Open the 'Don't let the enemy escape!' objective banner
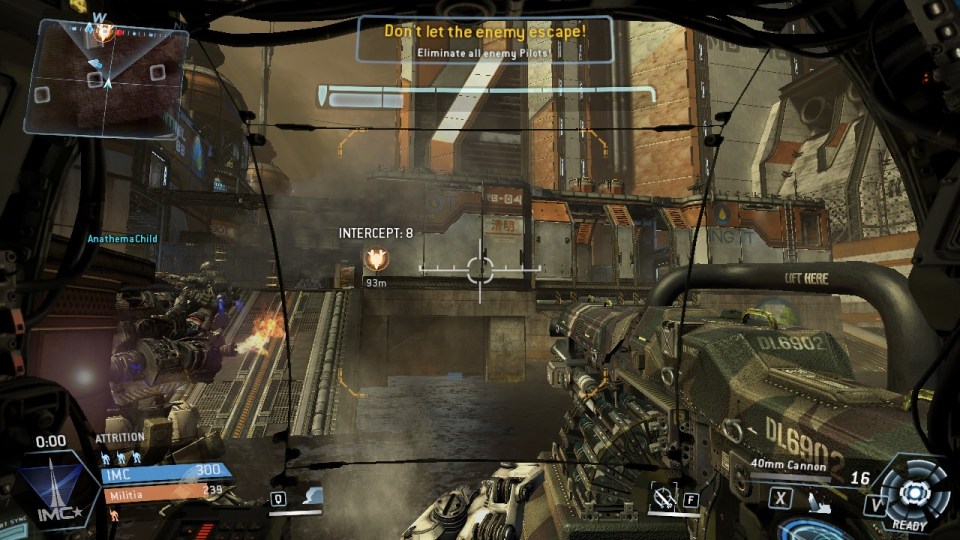The image size is (960, 540). coord(485,39)
